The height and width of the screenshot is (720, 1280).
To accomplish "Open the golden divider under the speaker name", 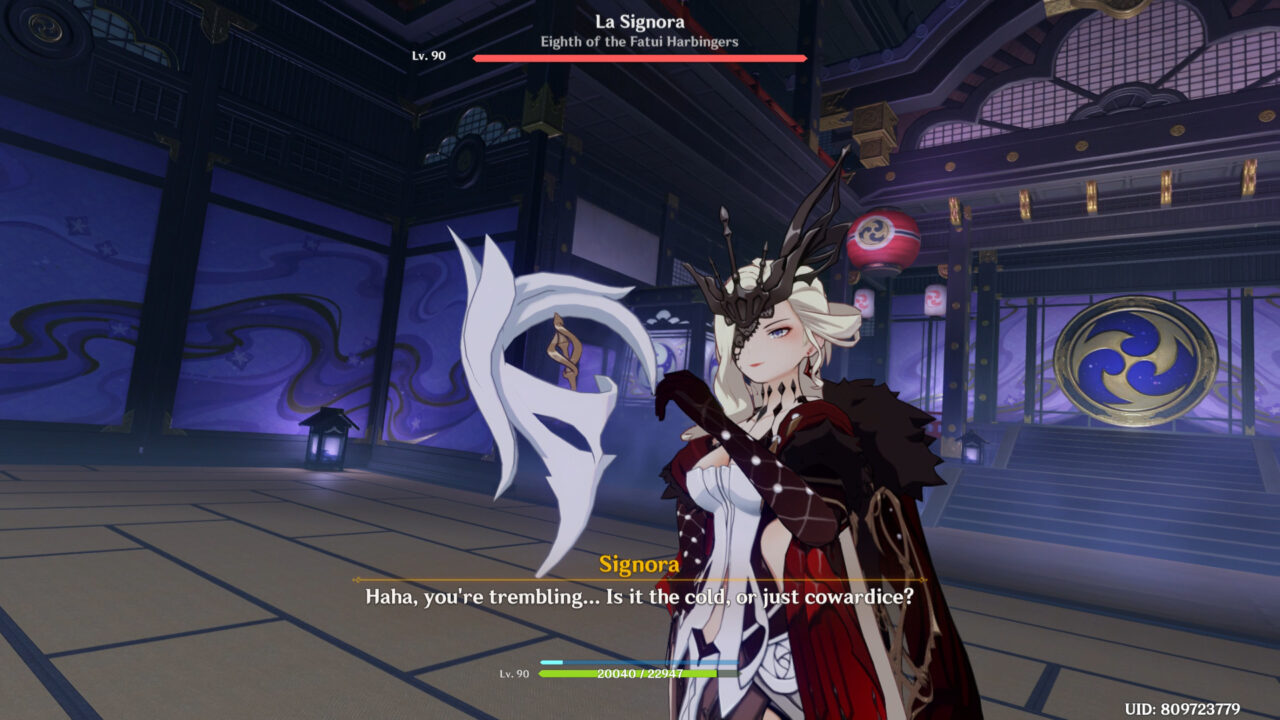I will (x=640, y=580).
